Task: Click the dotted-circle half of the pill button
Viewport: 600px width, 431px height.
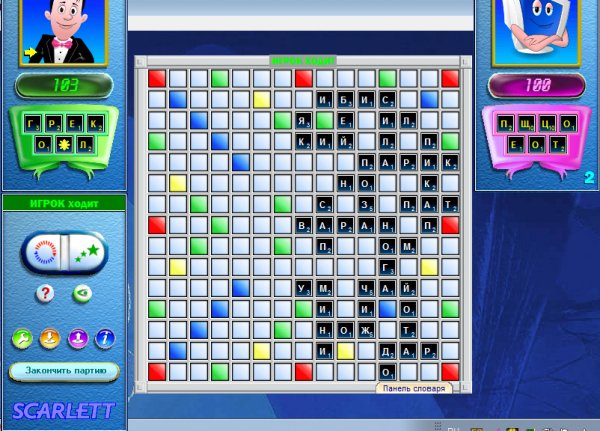Action: [x=43, y=252]
